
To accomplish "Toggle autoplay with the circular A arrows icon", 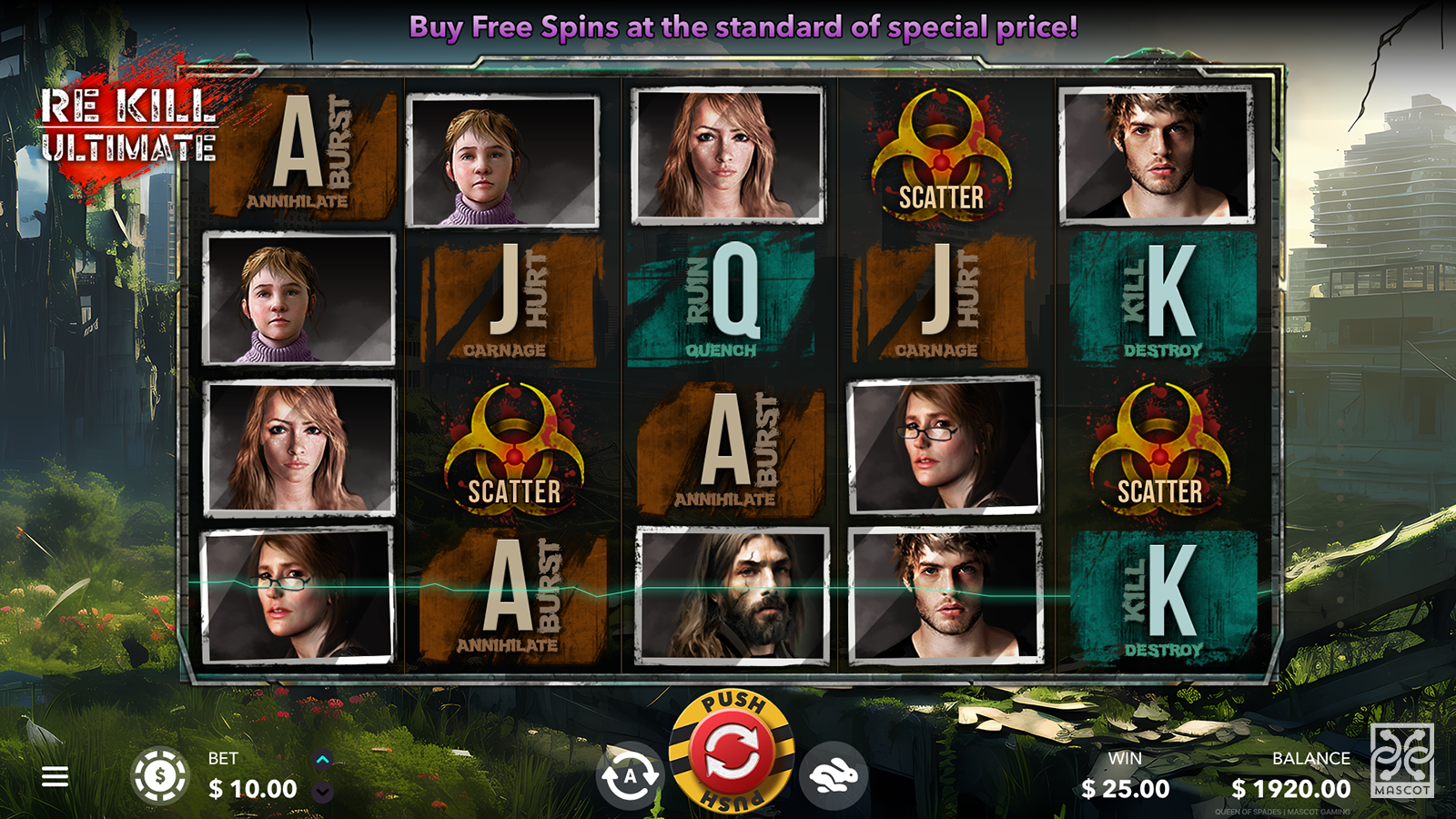I will (629, 776).
